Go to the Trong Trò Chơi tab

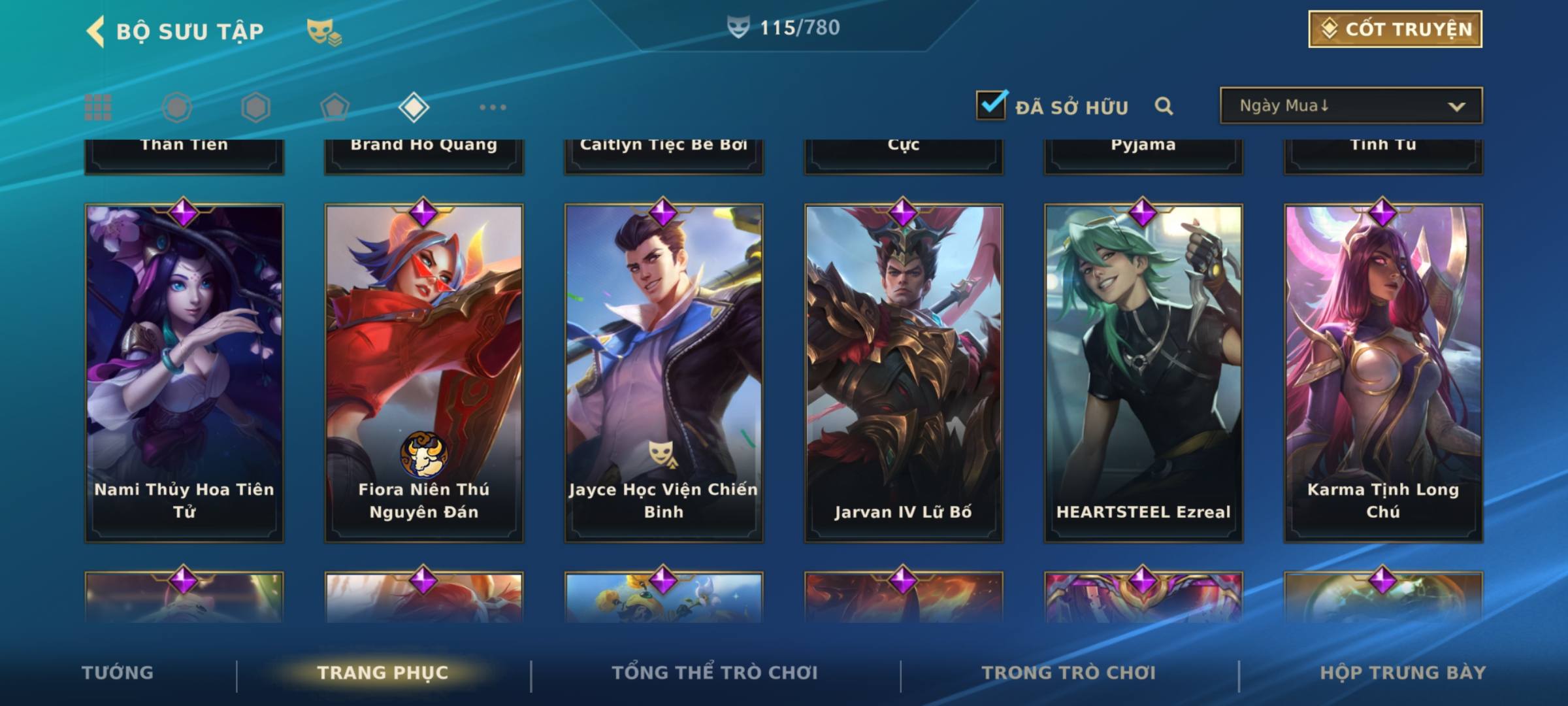tap(1069, 673)
